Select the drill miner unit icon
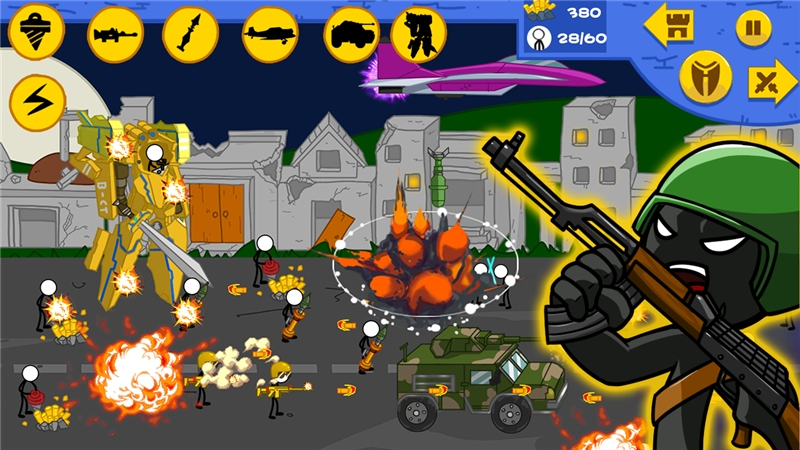This screenshot has width=800, height=450. [x=36, y=34]
